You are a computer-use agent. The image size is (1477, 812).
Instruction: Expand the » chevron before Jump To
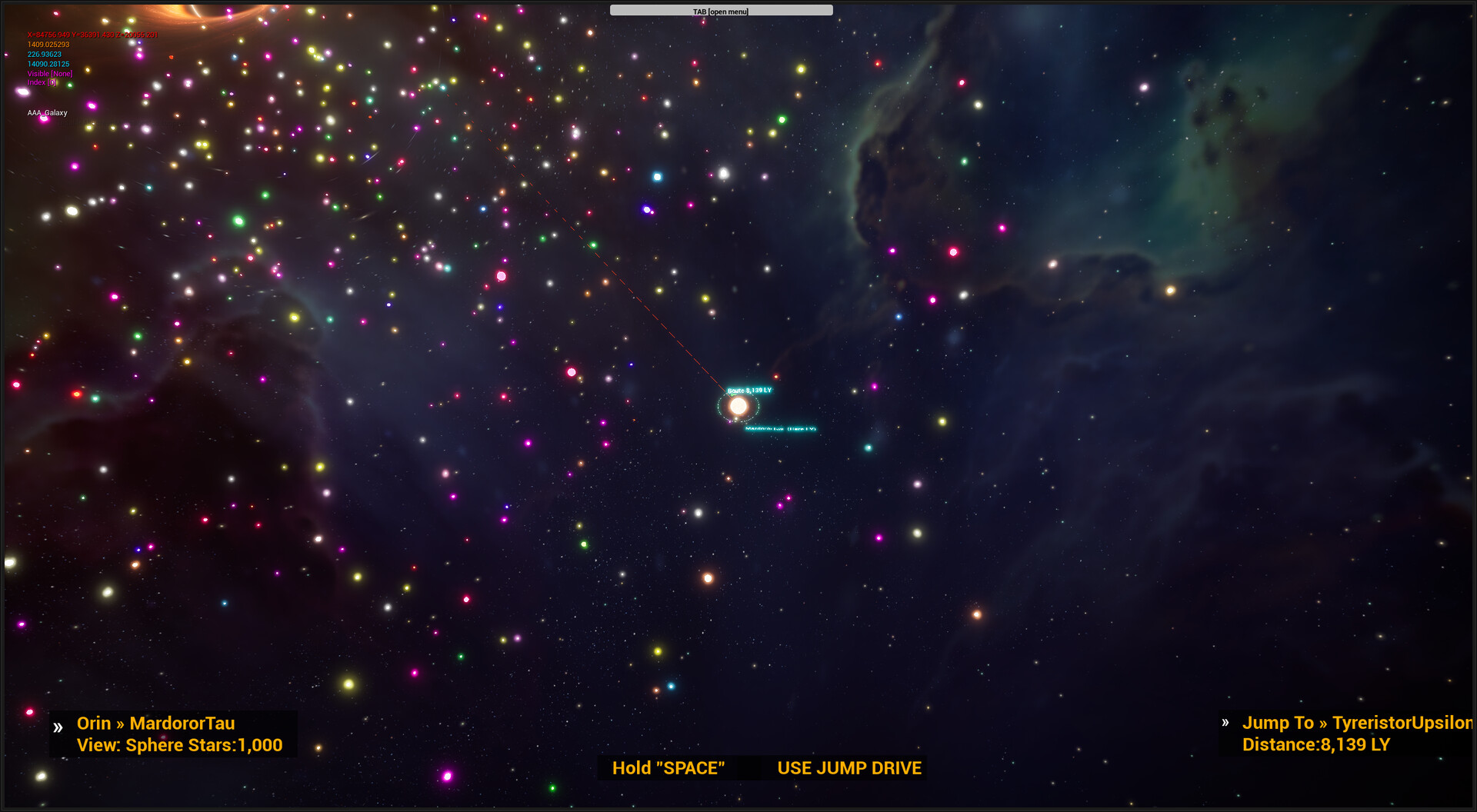pos(1226,723)
